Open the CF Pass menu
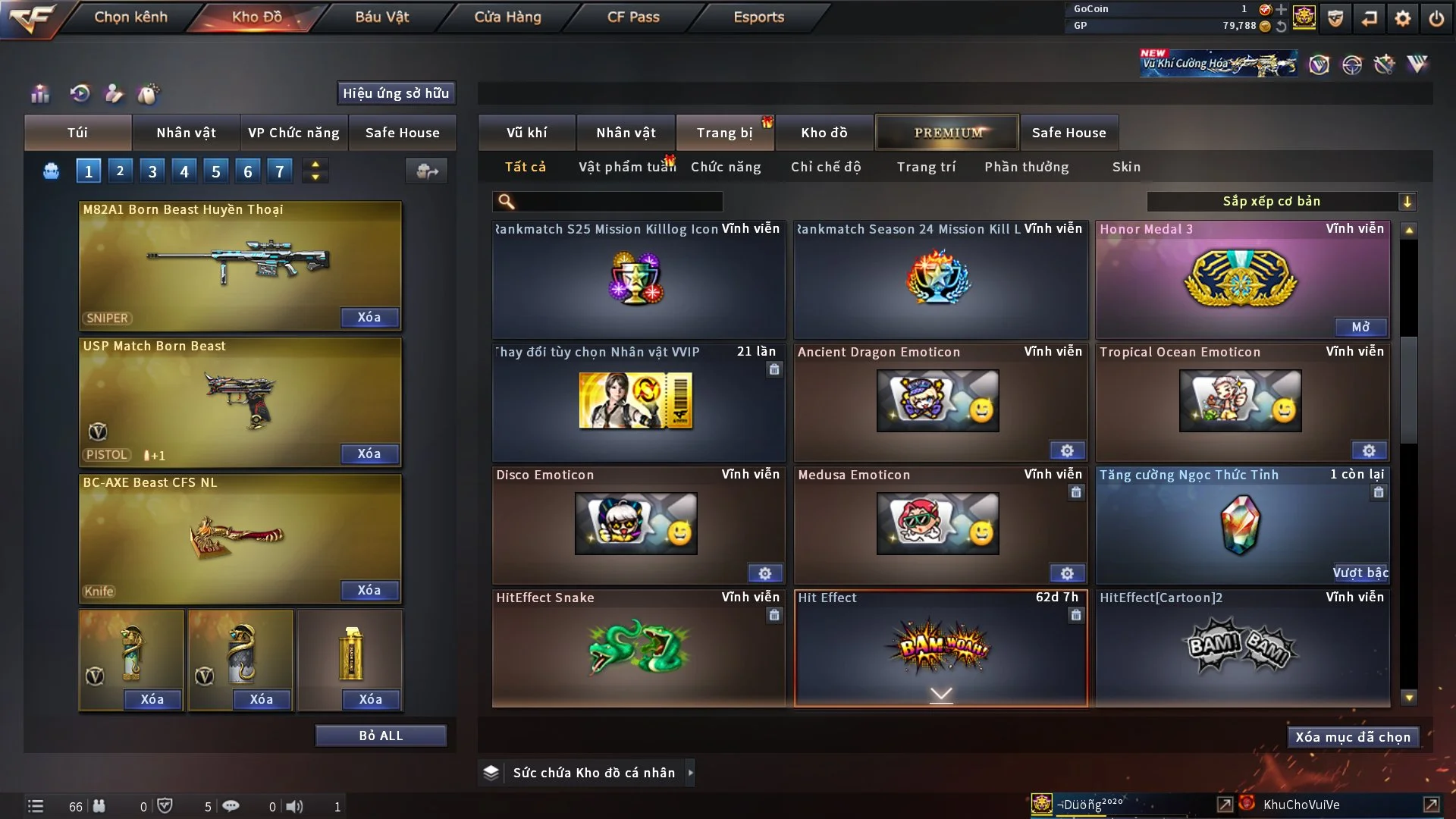This screenshot has height=819, width=1456. [633, 17]
